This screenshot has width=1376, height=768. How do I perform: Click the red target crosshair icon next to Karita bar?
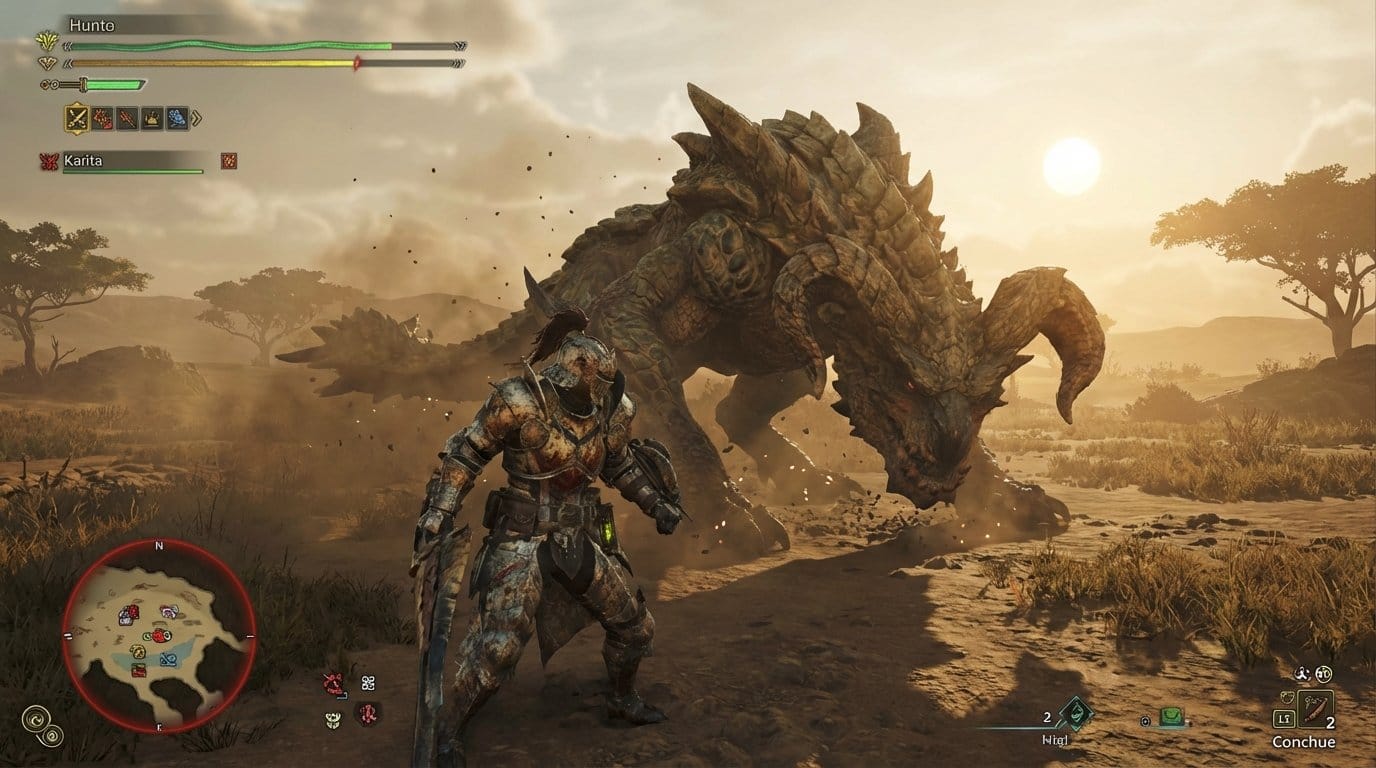pyautogui.click(x=229, y=159)
